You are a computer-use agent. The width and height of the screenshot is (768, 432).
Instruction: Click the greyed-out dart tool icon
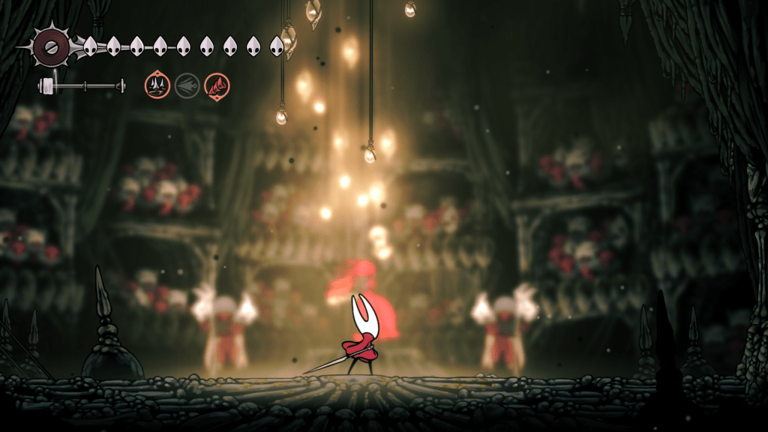[x=187, y=86]
